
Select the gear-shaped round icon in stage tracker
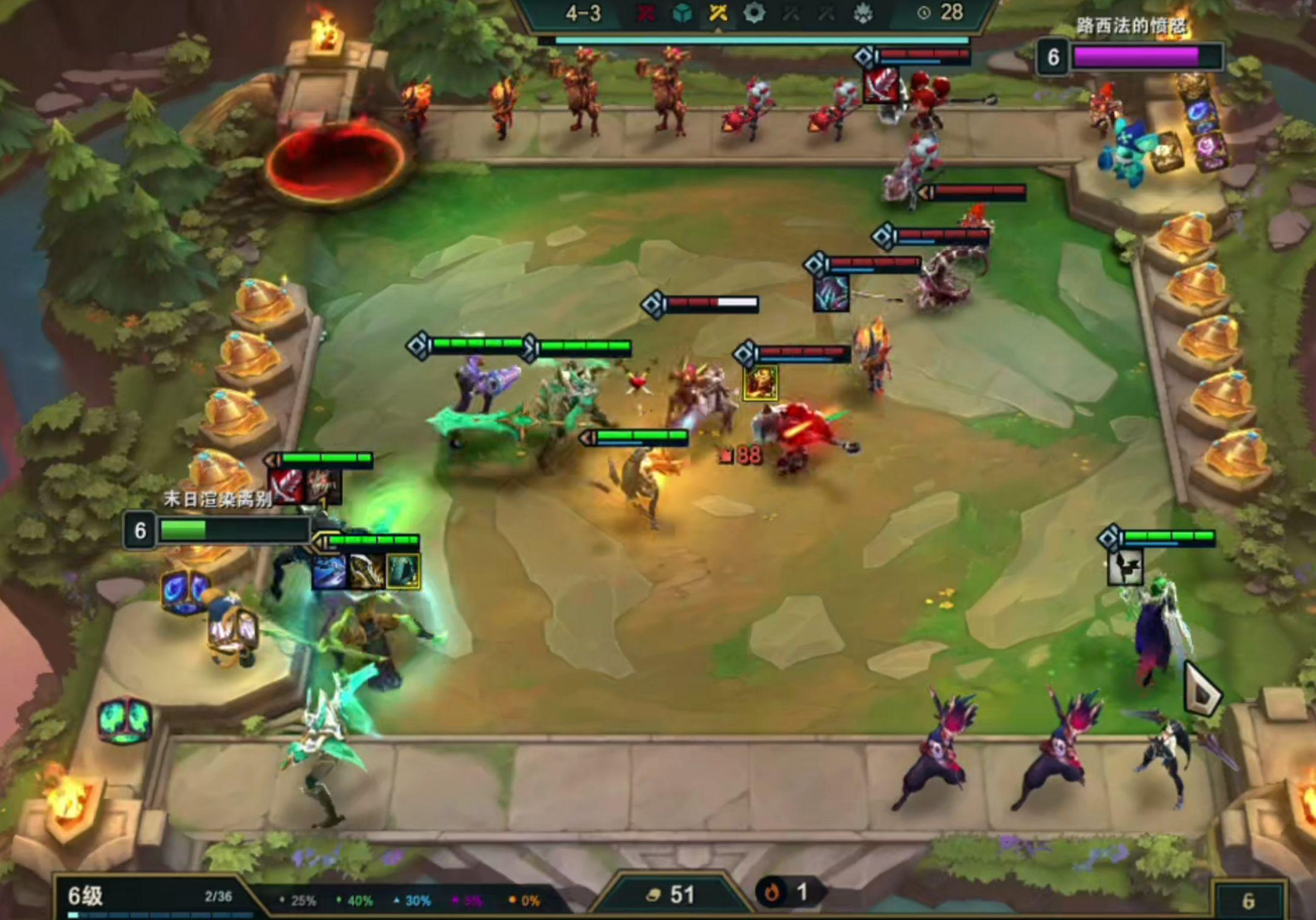pyautogui.click(x=754, y=13)
